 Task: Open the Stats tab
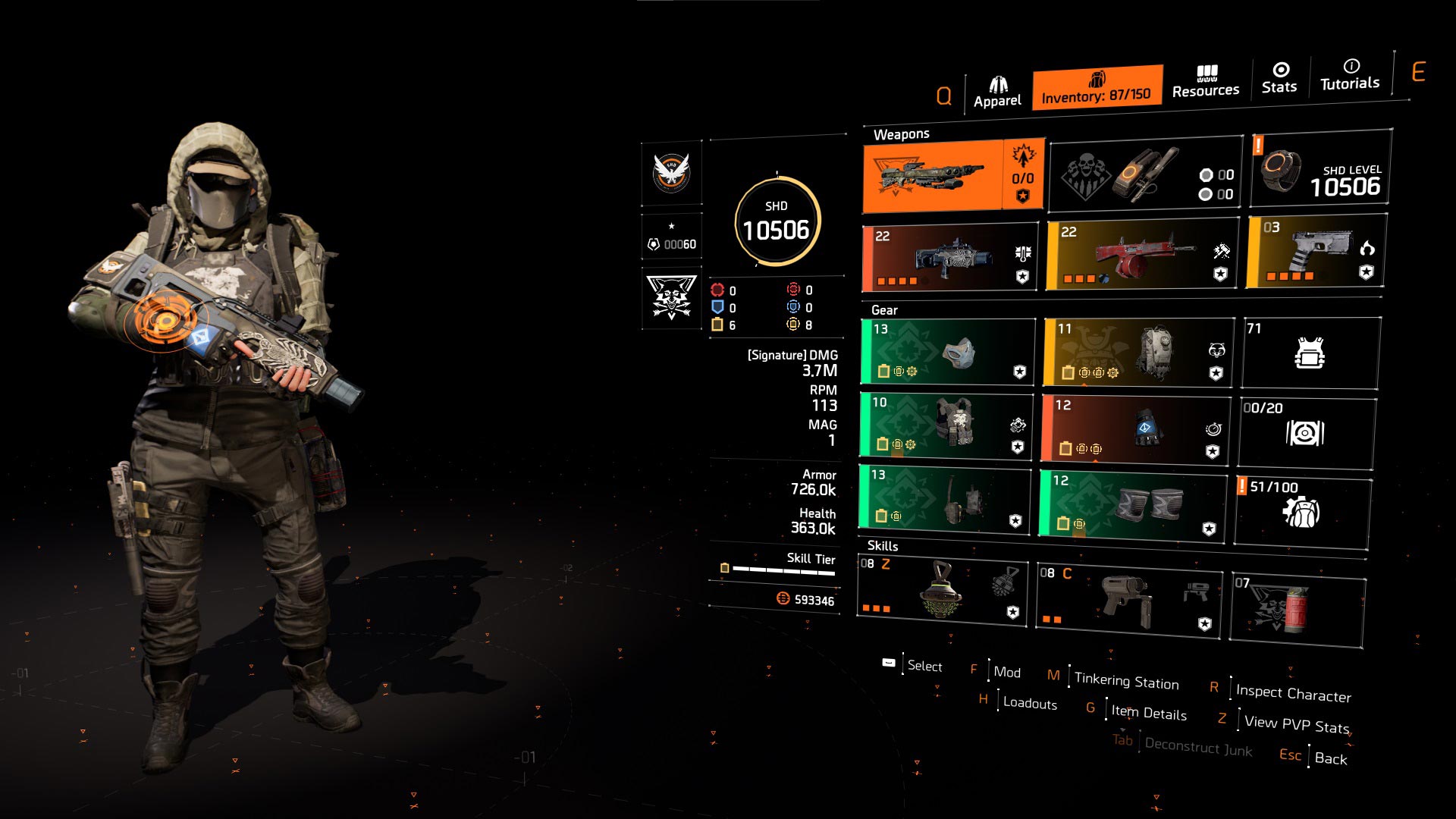point(1279,78)
